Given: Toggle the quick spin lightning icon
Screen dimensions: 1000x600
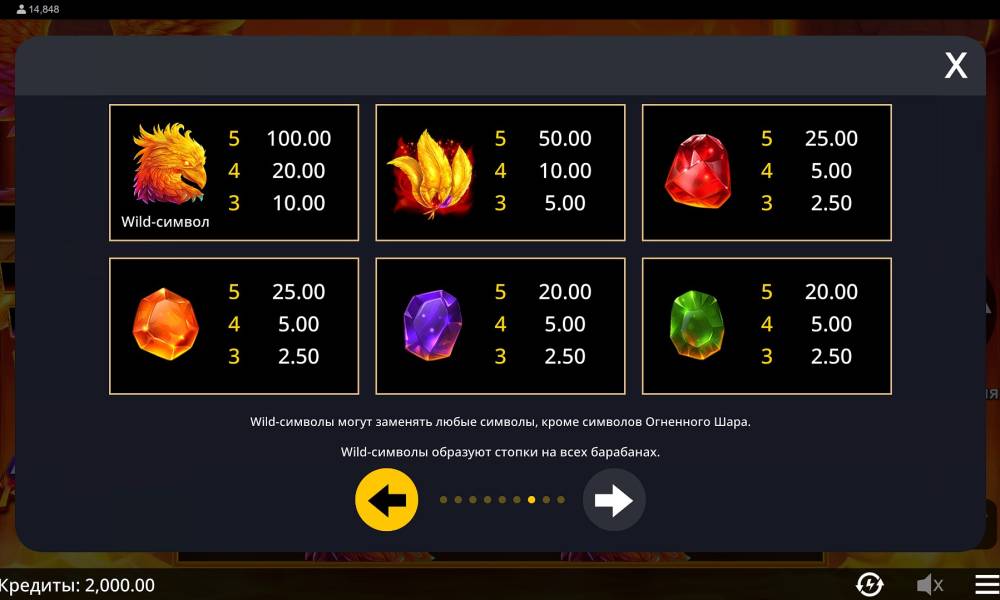Looking at the screenshot, I should pos(870,584).
